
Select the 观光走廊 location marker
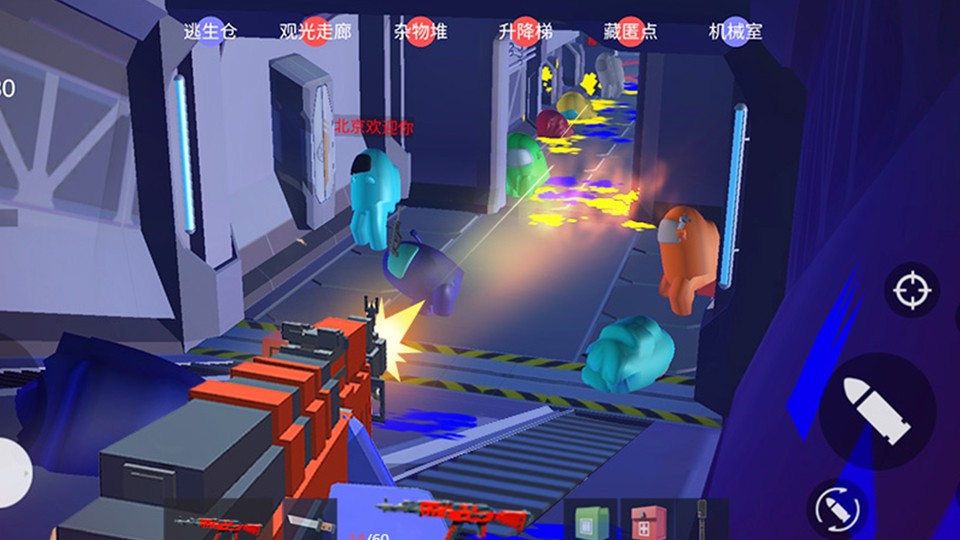click(x=315, y=31)
